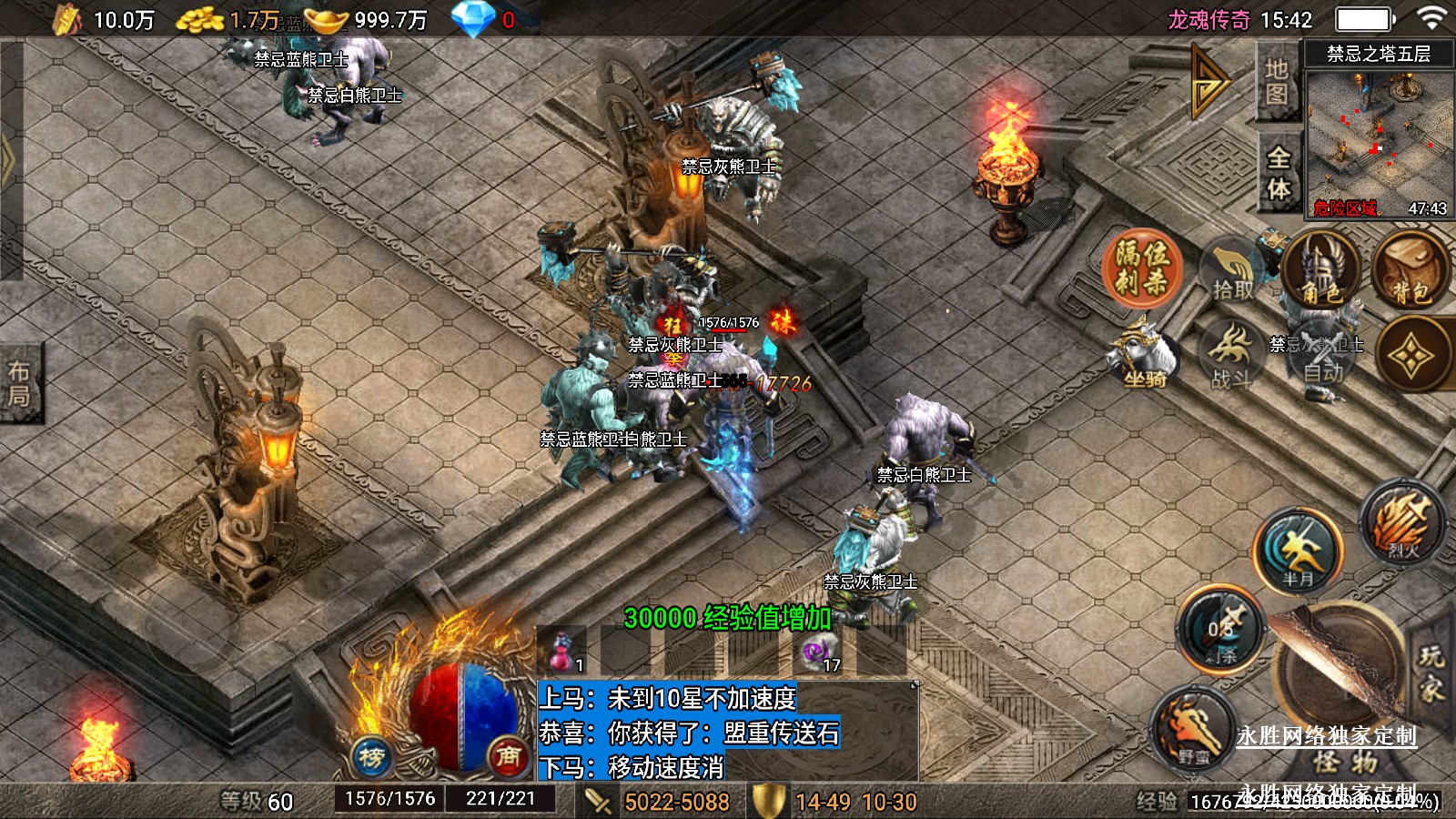Activate the 隔位刺杀 orange skill button

(x=1142, y=268)
